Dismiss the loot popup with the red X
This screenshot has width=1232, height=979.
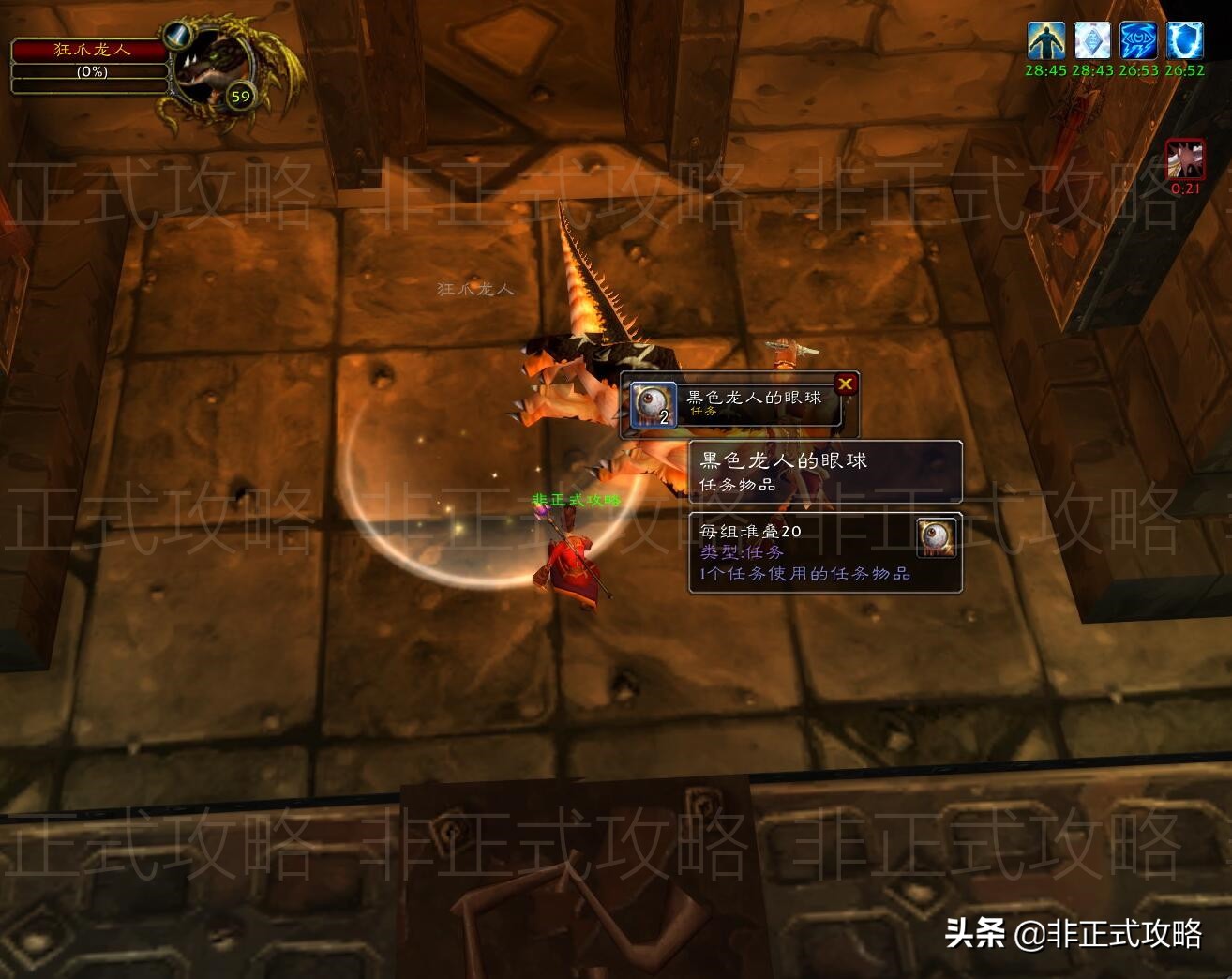coord(845,384)
